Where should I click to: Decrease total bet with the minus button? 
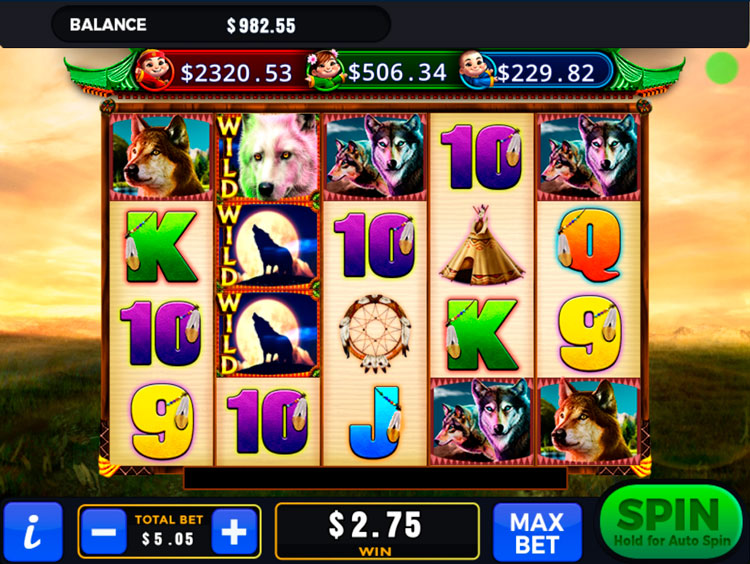click(x=102, y=532)
